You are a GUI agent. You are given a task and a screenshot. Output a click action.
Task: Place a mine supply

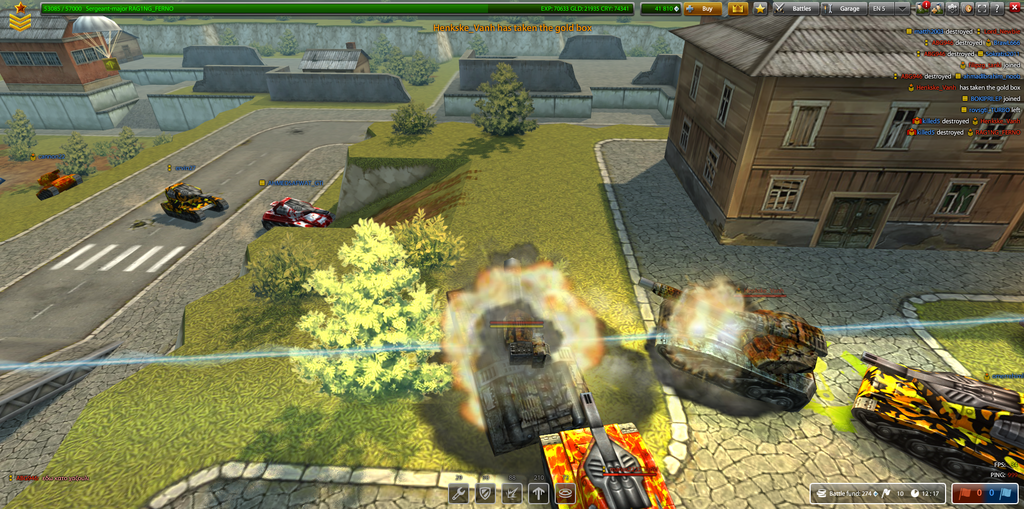[566, 493]
